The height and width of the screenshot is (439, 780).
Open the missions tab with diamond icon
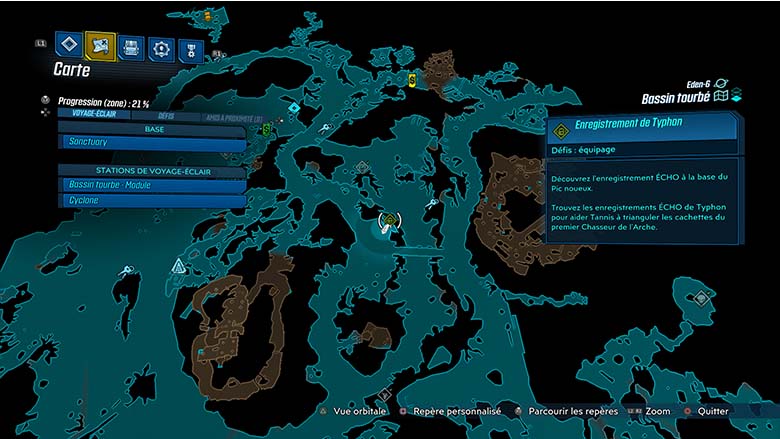tap(68, 45)
